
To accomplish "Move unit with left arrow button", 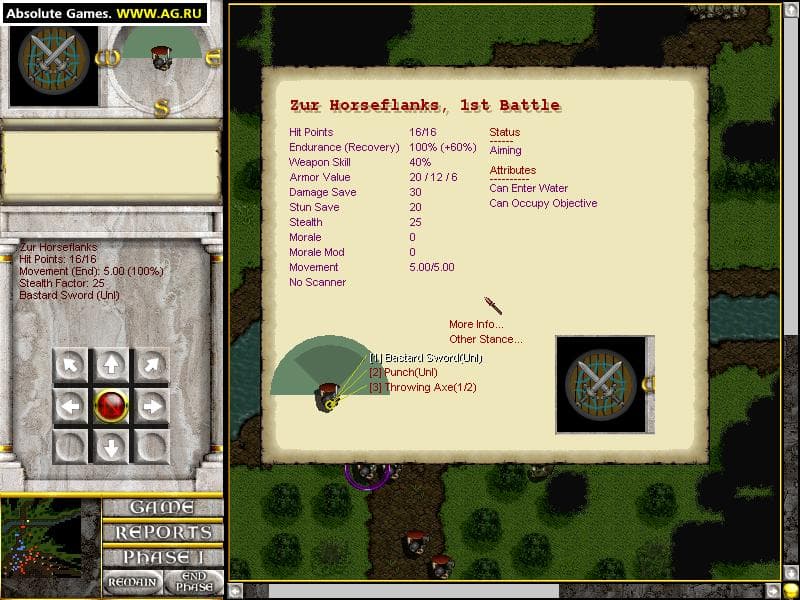I will [70, 406].
